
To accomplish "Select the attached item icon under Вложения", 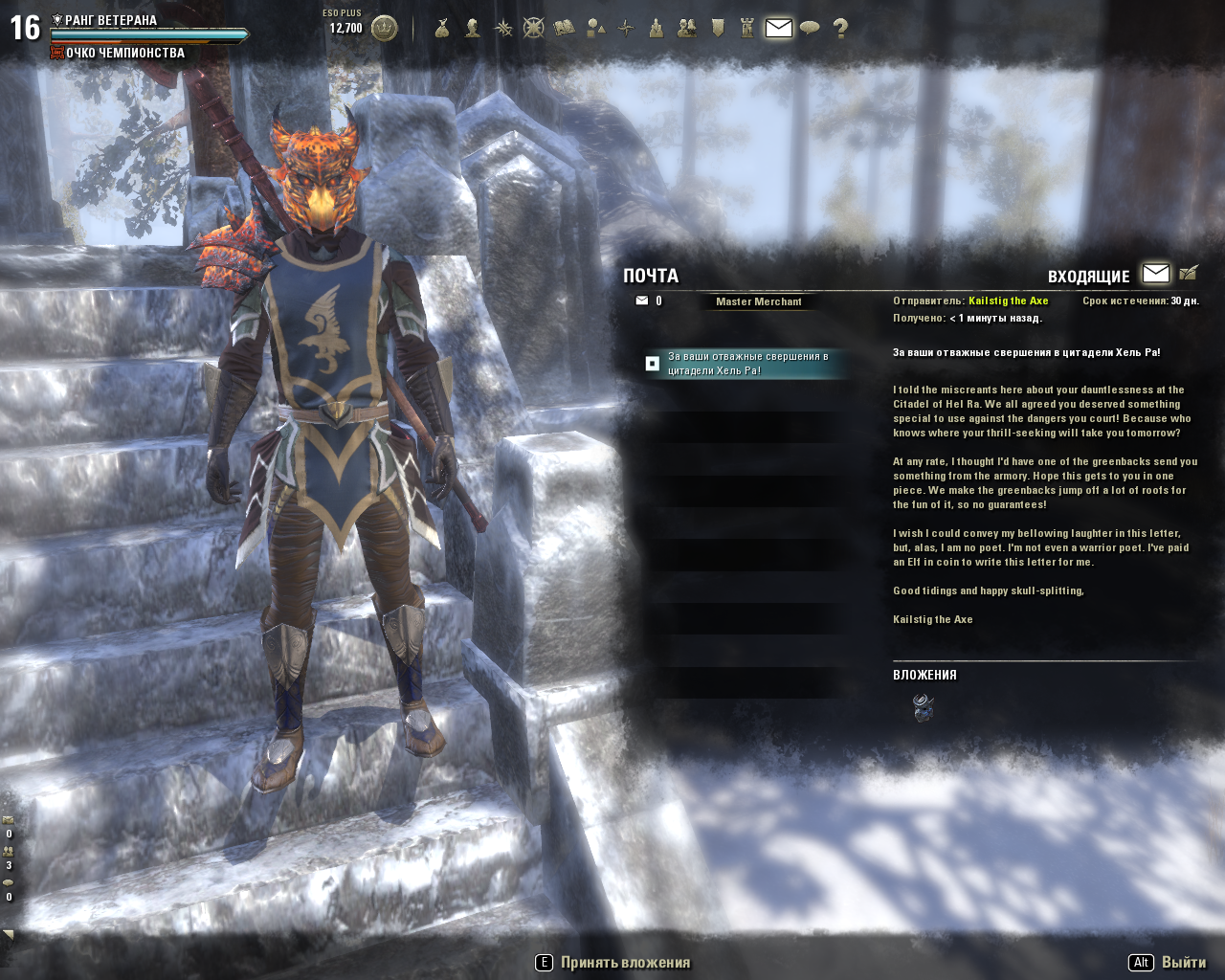I will pyautogui.click(x=924, y=708).
